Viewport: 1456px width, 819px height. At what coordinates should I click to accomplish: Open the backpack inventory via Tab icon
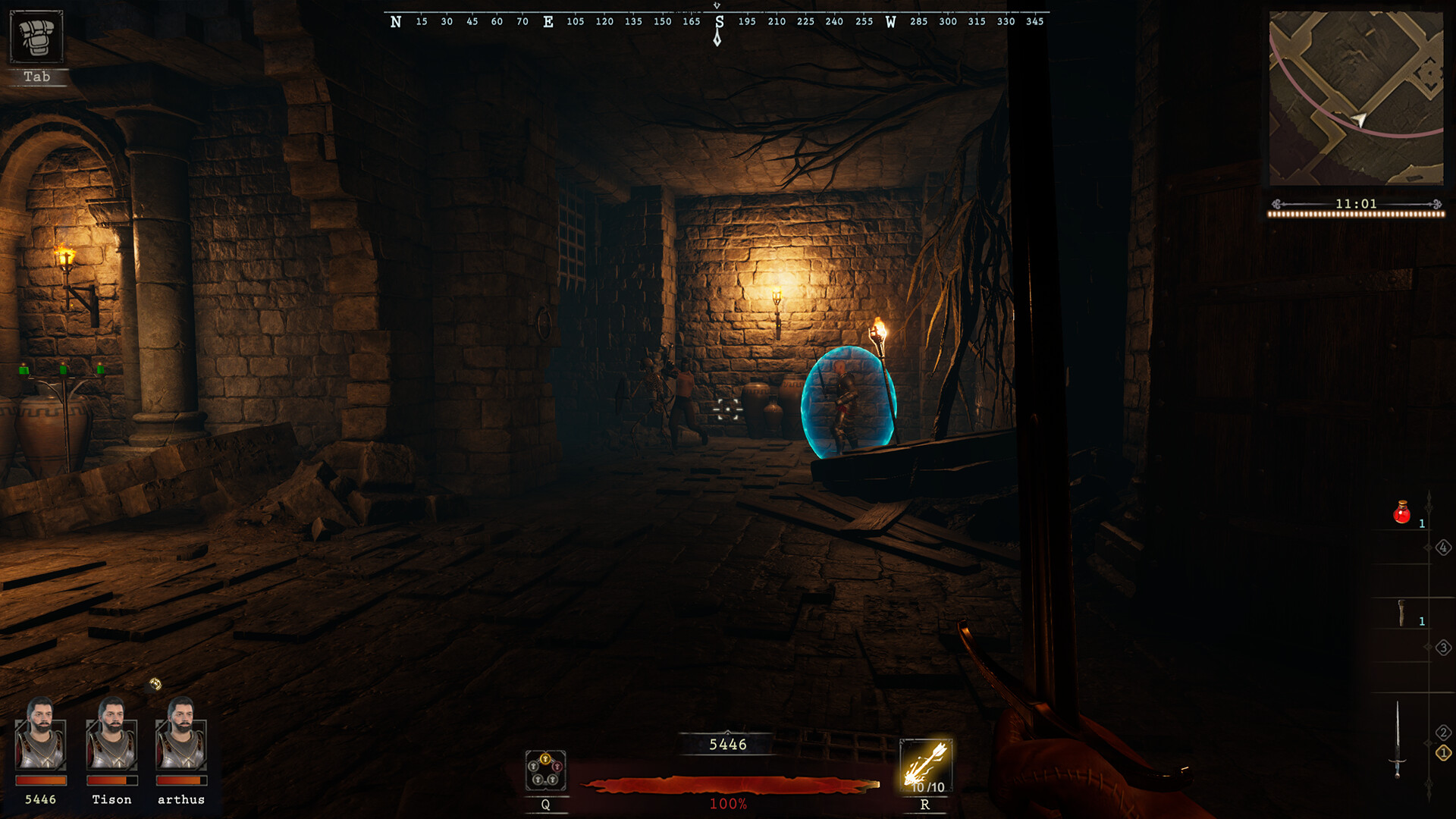pyautogui.click(x=38, y=36)
